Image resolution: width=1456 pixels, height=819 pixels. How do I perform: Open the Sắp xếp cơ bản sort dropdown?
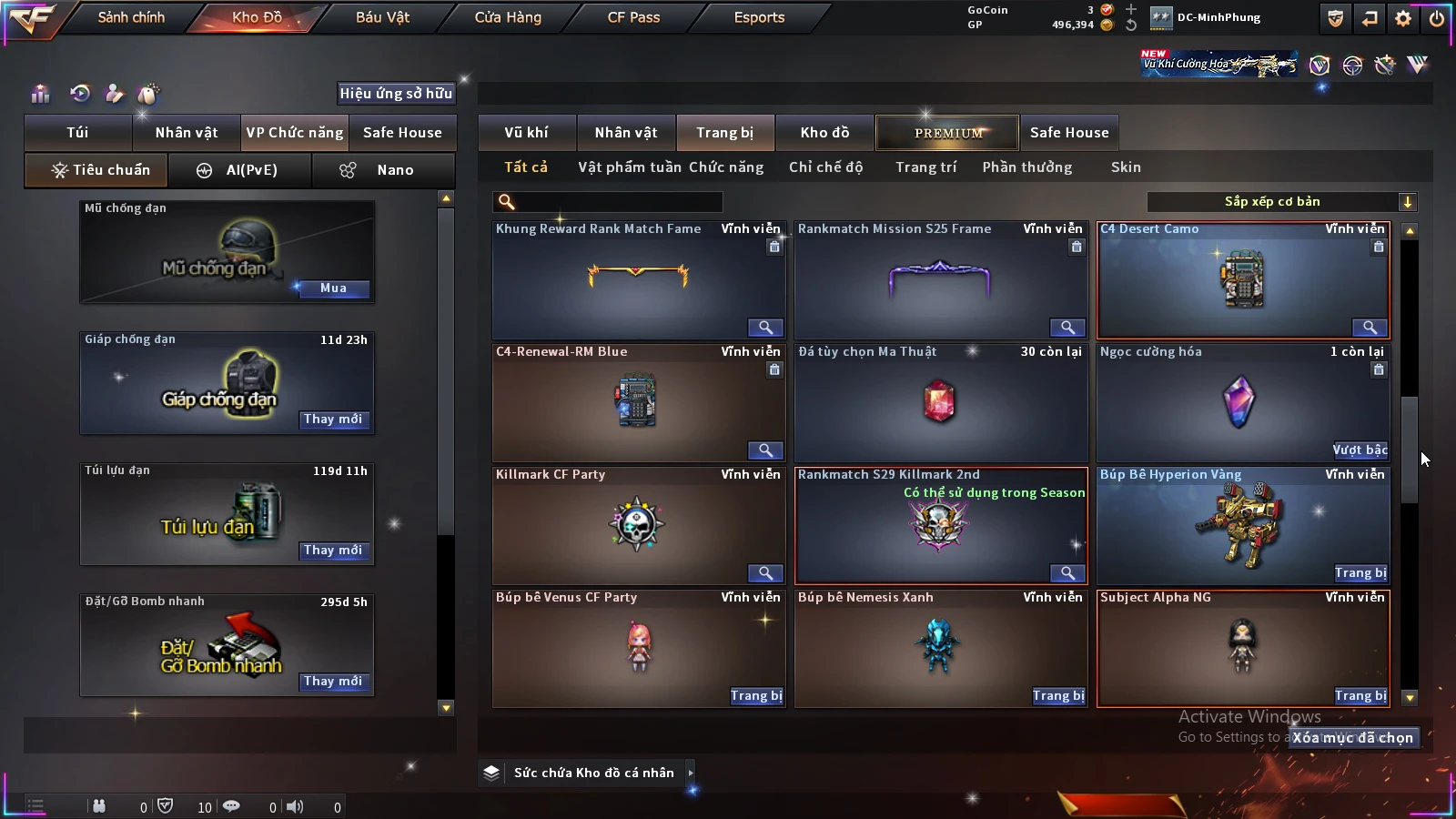pyautogui.click(x=1281, y=202)
